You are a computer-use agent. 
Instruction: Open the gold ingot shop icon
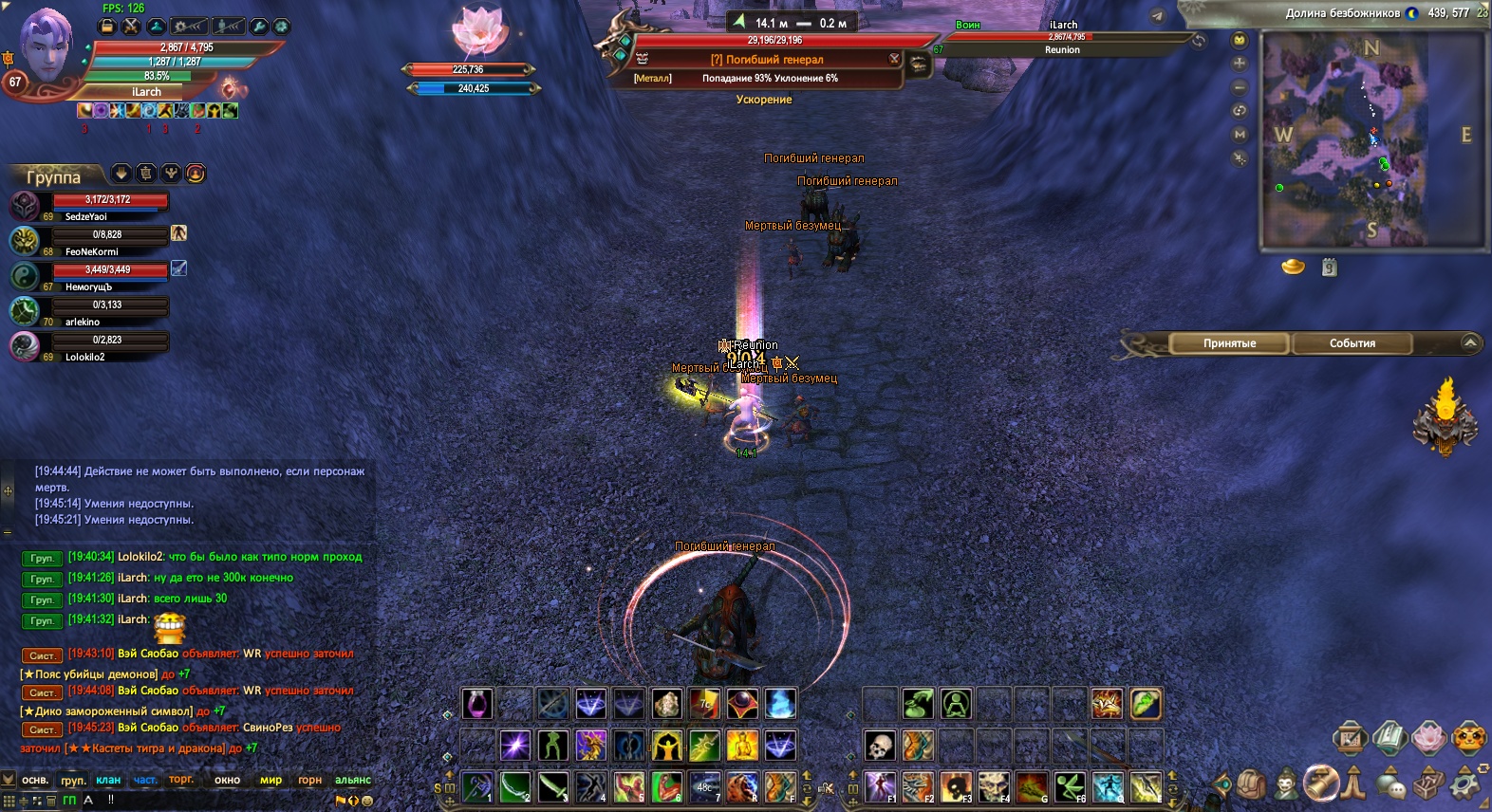tap(1293, 268)
